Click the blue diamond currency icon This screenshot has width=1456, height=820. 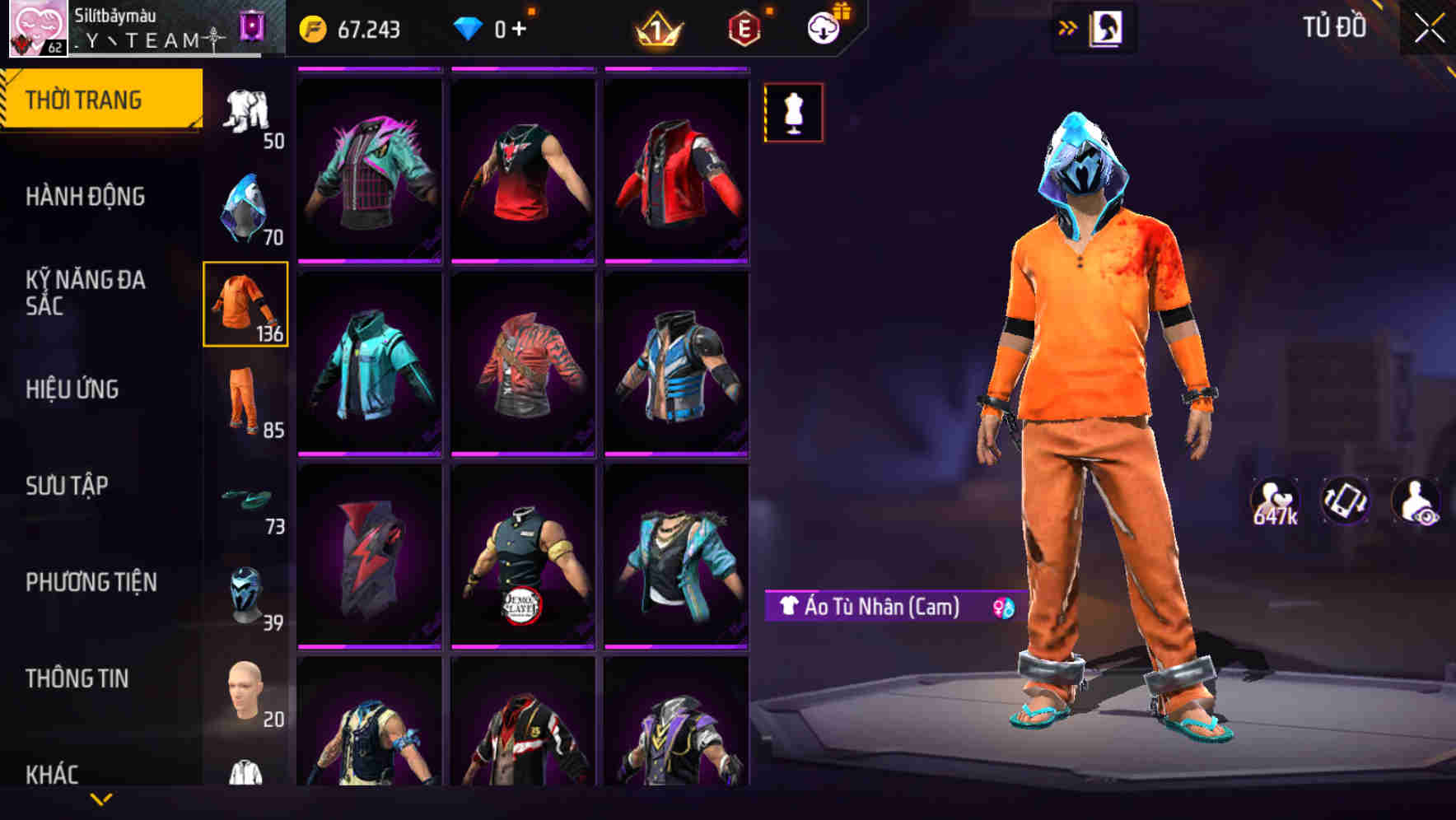click(467, 27)
